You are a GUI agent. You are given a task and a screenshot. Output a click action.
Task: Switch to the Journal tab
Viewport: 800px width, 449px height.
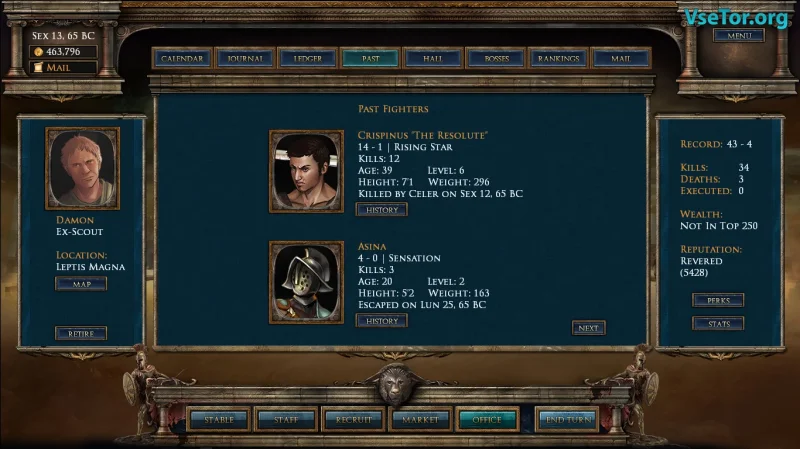[x=245, y=59]
